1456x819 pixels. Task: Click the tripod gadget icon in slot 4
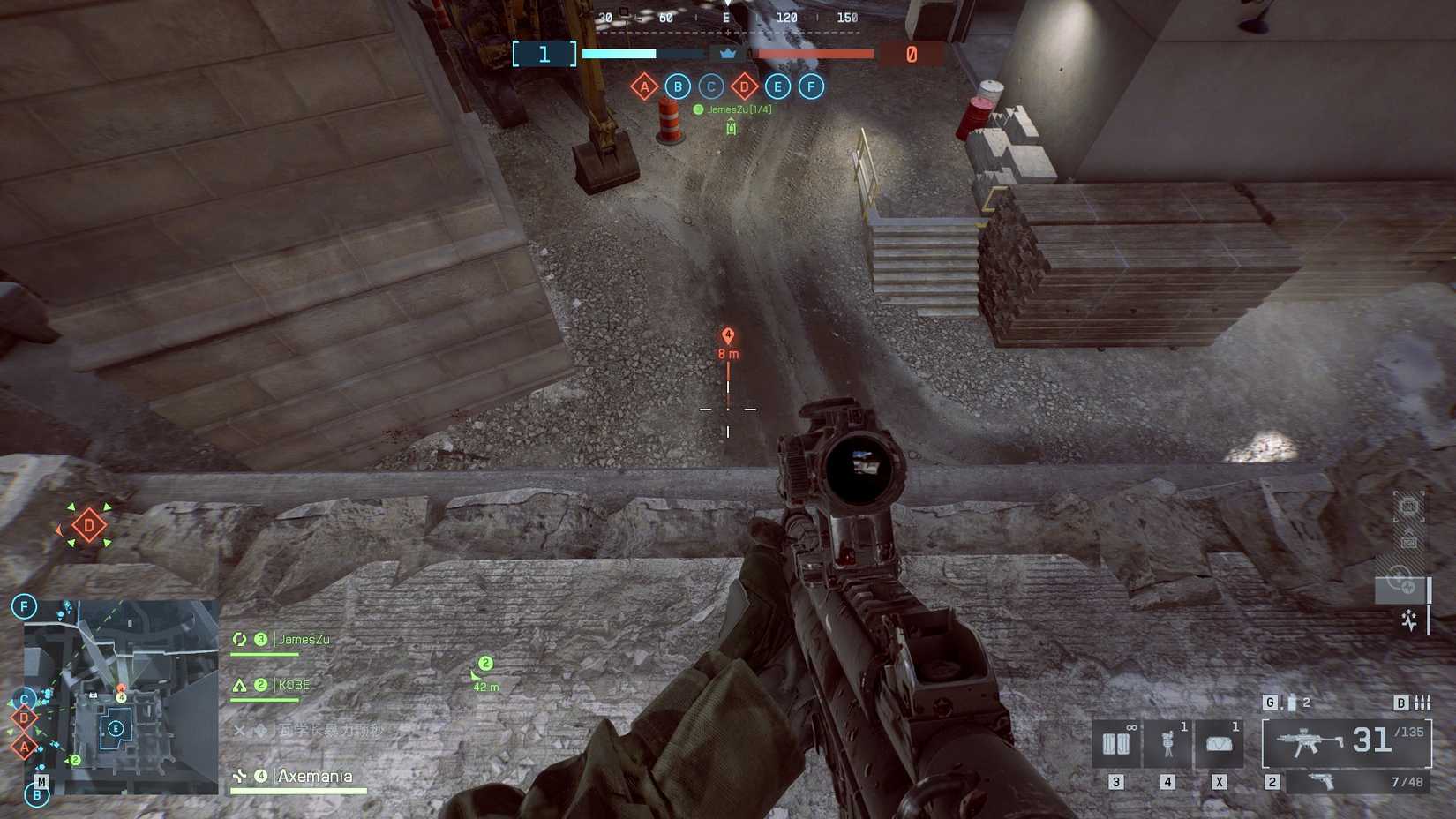1168,742
